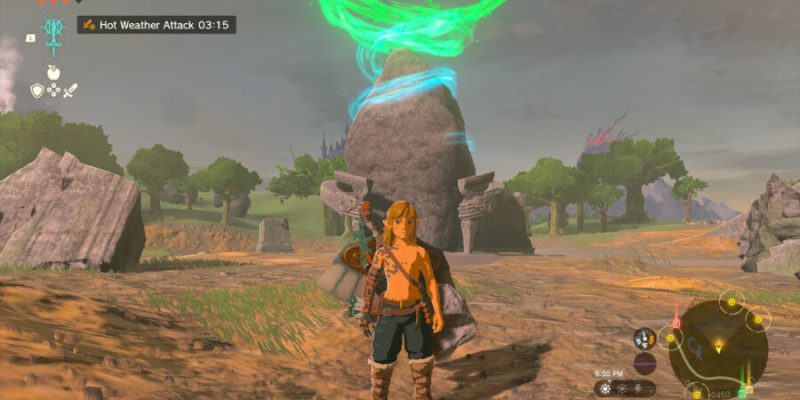Pick the sword weapon quick-select icon
This screenshot has height=400, width=800.
[70, 91]
